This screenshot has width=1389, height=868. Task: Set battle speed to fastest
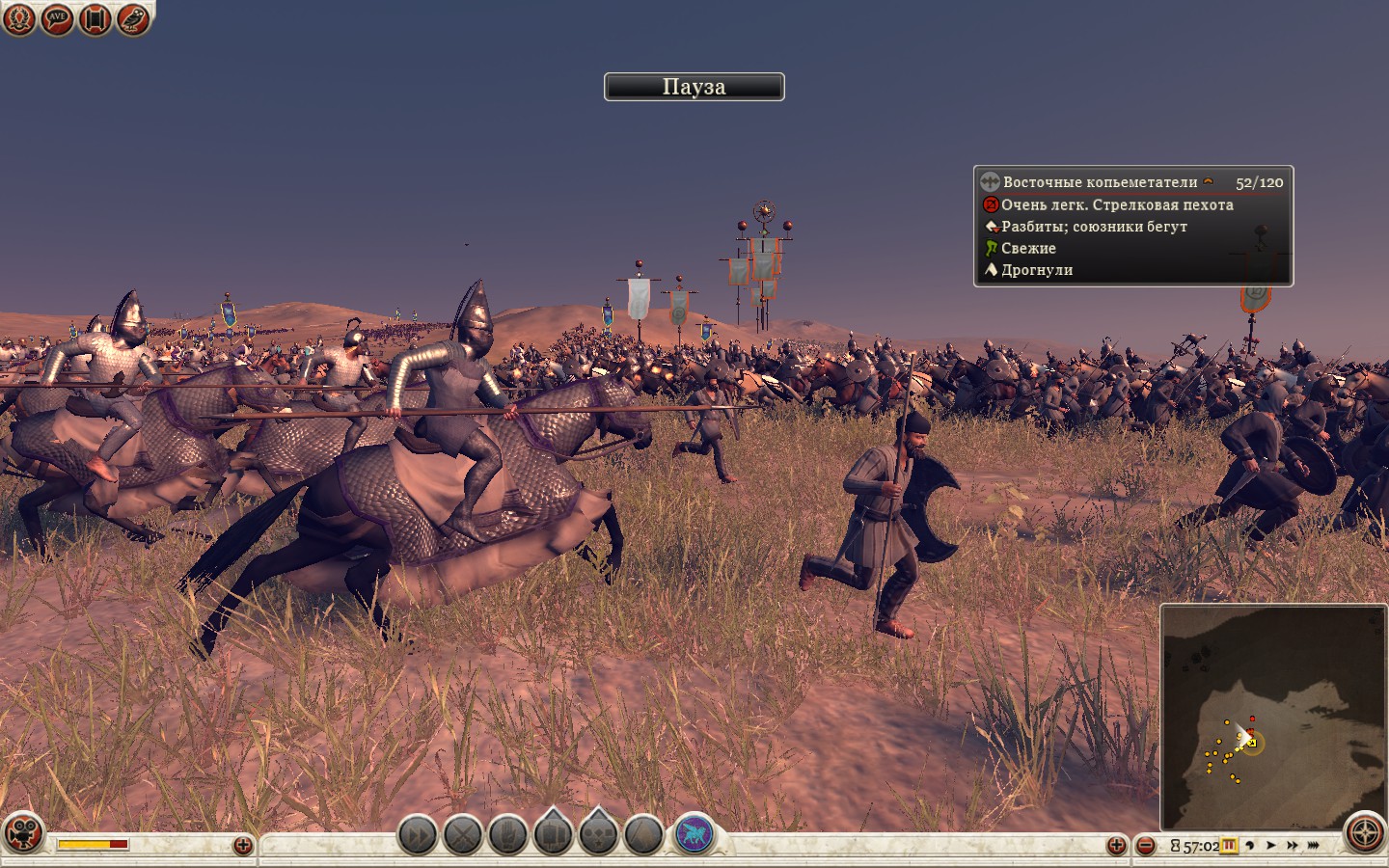(1313, 846)
